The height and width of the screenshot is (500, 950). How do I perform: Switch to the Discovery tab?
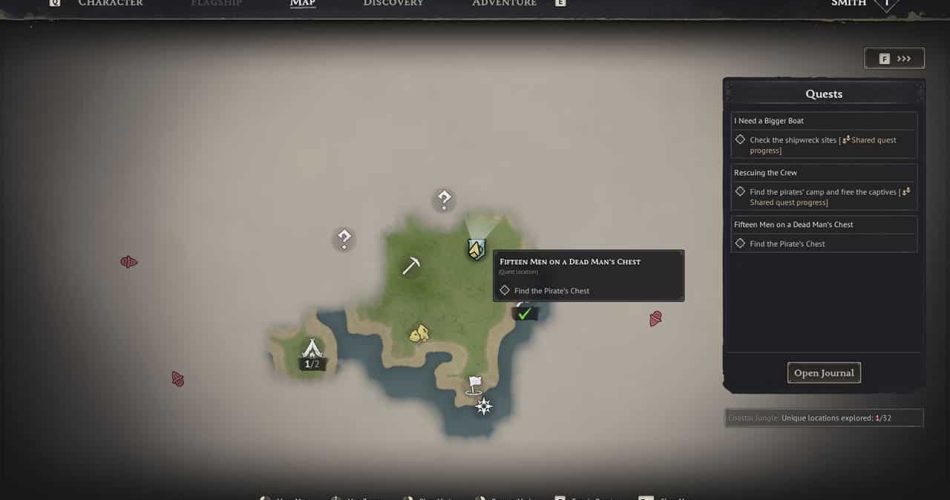(393, 4)
